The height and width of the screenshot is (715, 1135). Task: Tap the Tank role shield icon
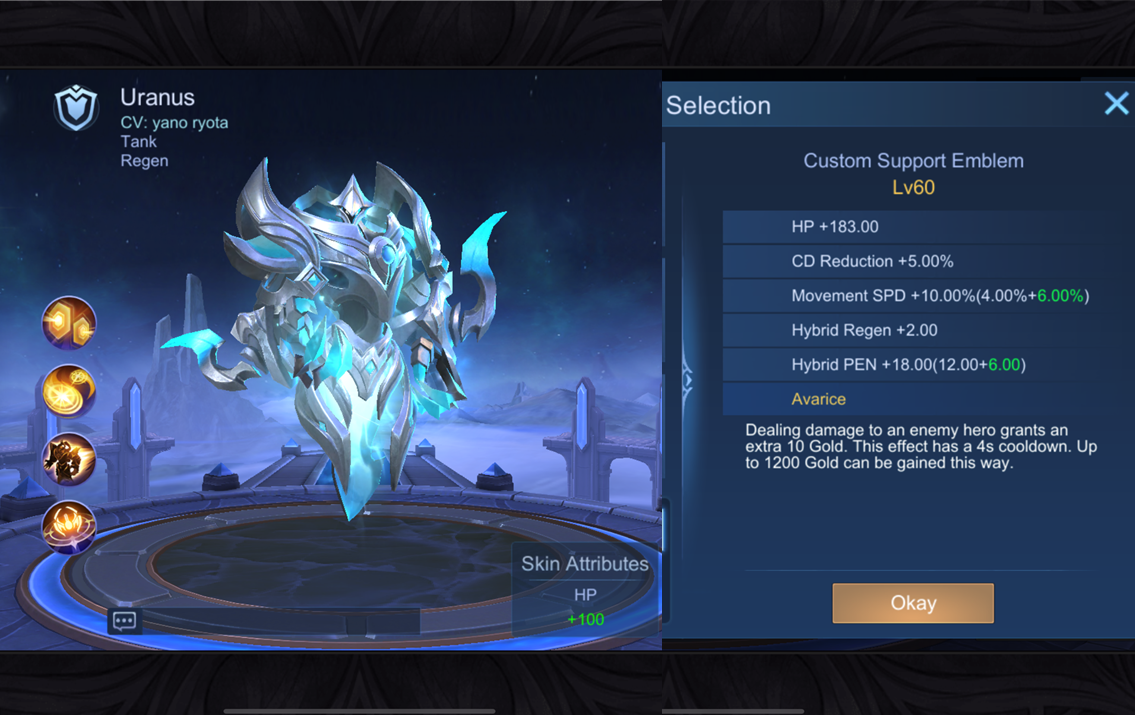click(76, 108)
